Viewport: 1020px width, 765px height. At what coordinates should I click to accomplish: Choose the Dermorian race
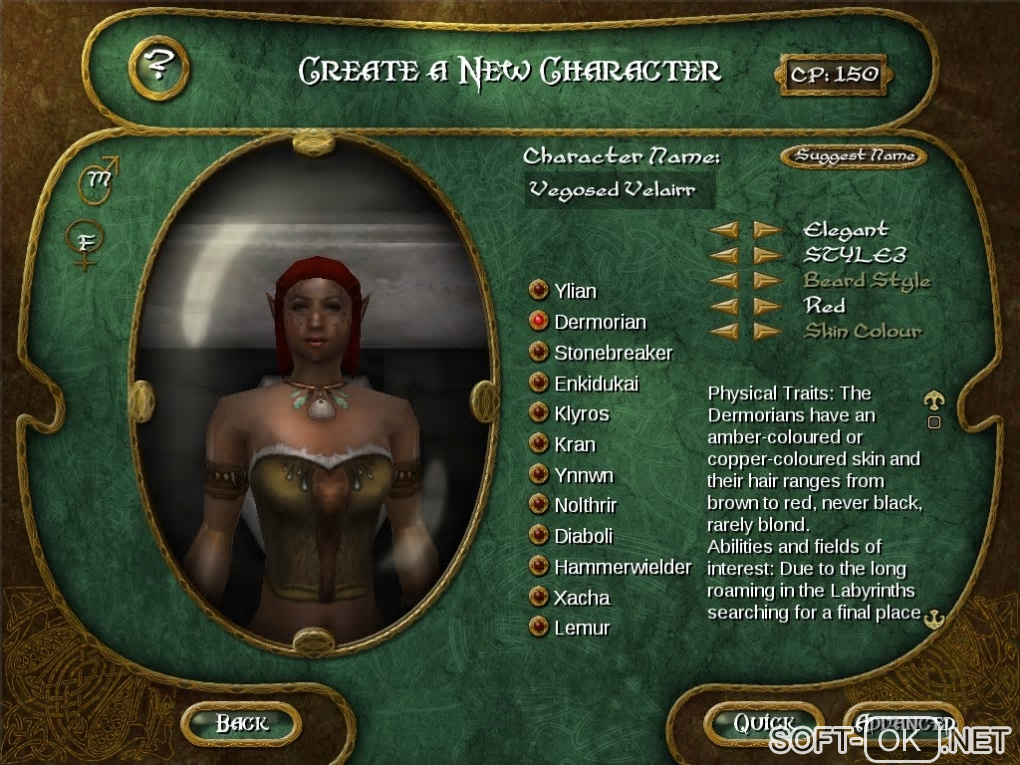pos(539,322)
